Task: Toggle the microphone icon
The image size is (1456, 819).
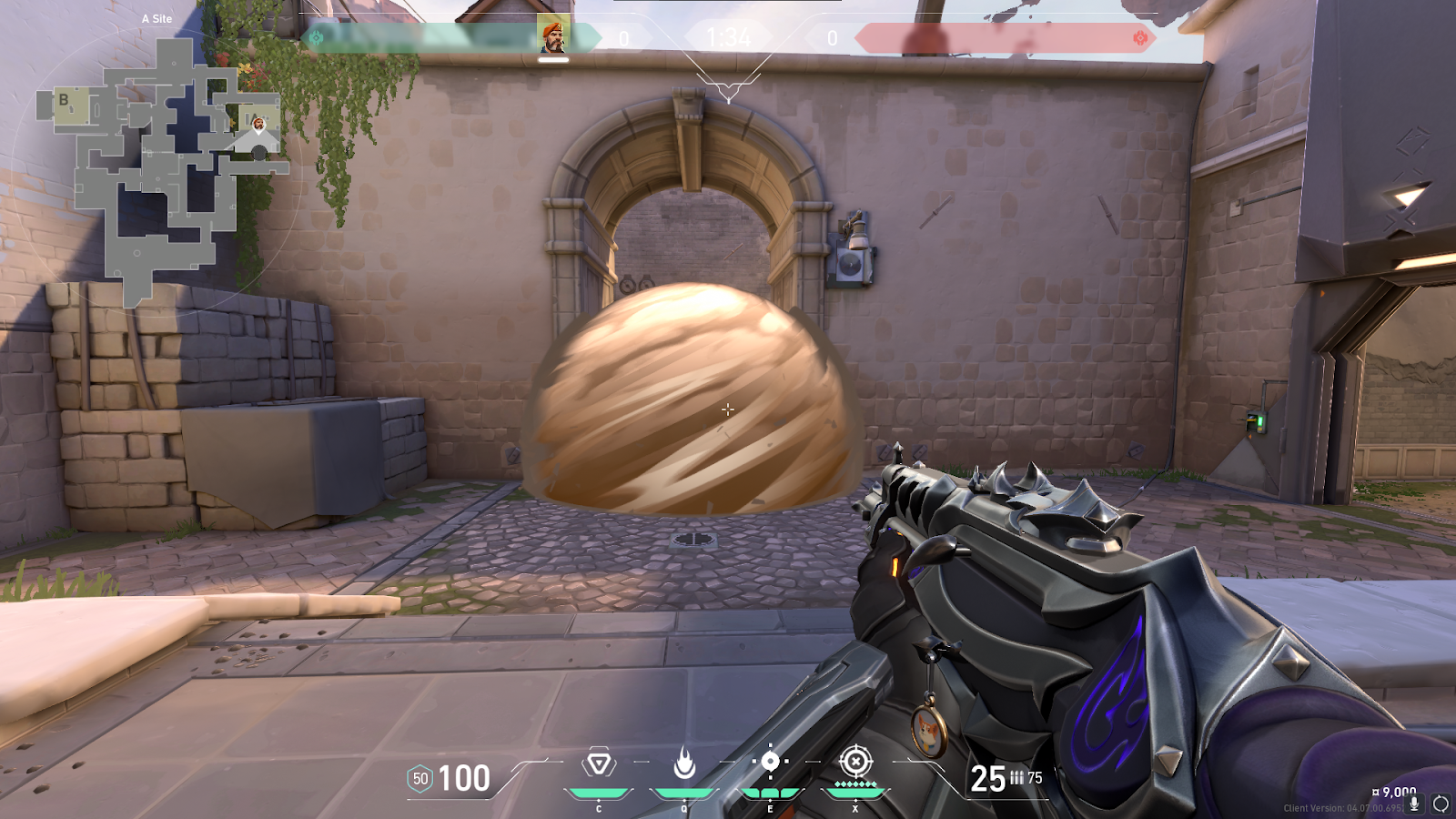Action: (1414, 804)
